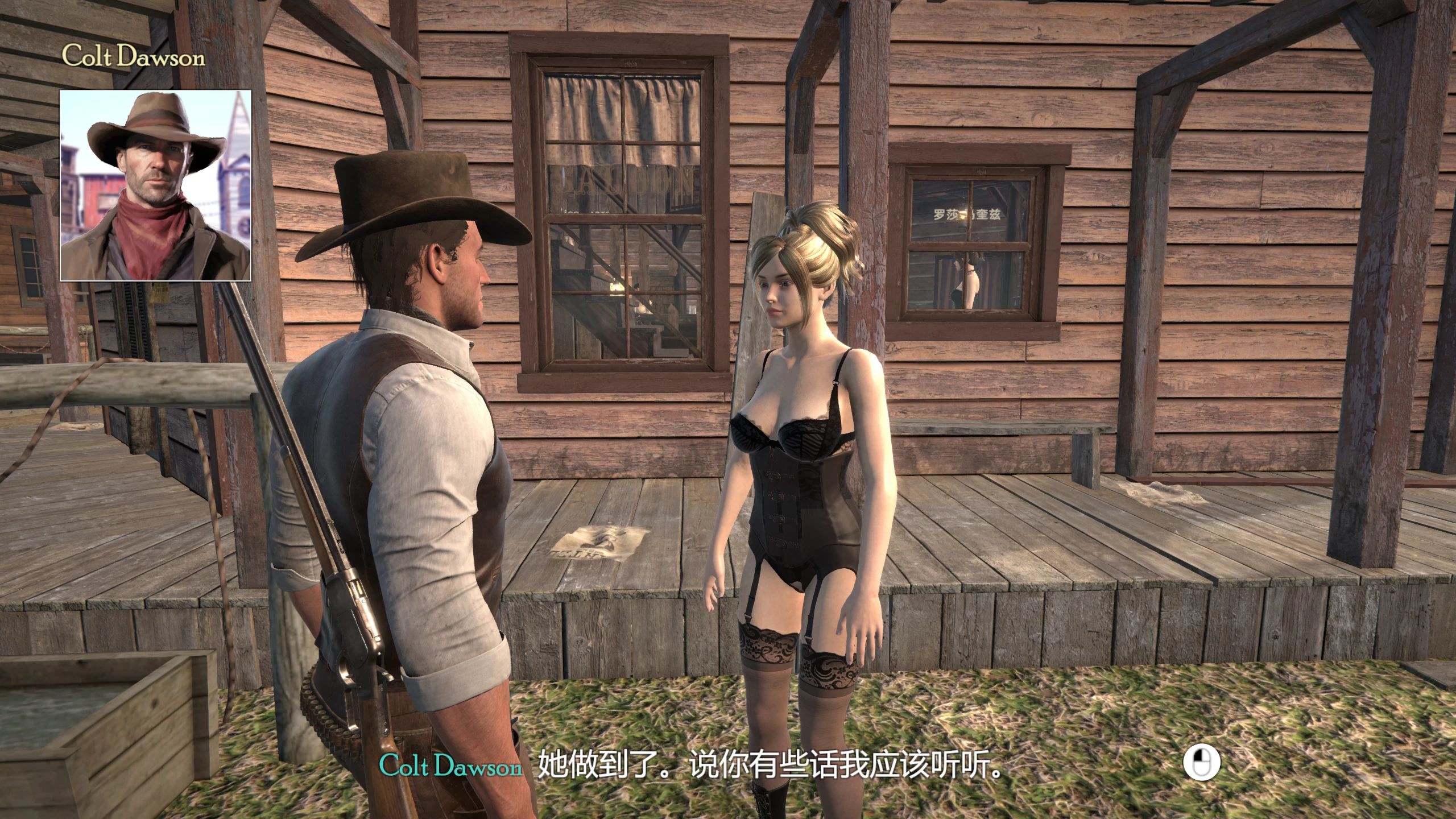1456x819 pixels.
Task: Click Colt Dawson's character portrait
Action: point(155,185)
